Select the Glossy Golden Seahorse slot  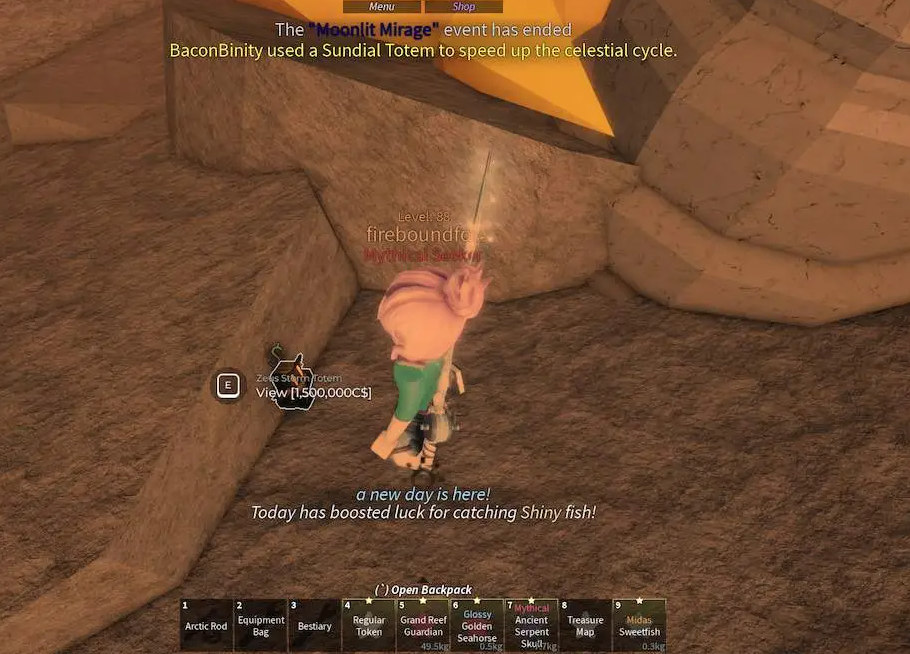point(477,625)
